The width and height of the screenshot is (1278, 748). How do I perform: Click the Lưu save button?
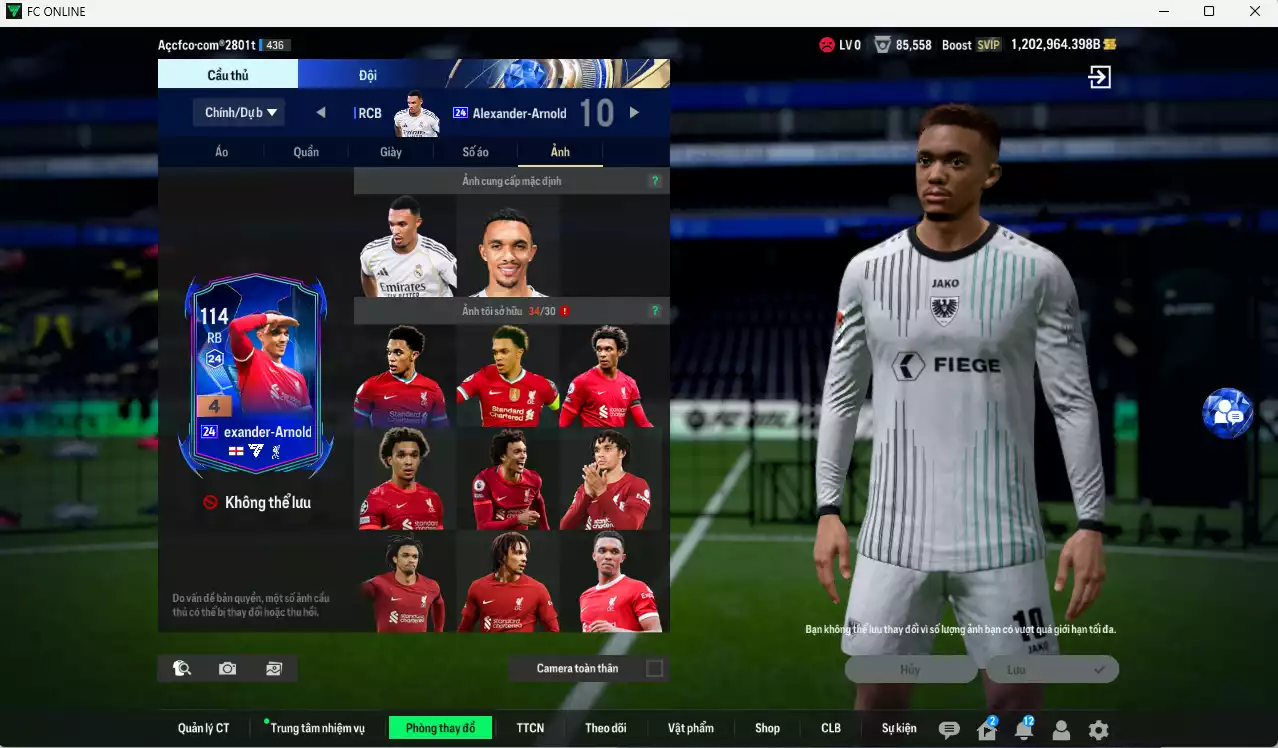point(1052,670)
